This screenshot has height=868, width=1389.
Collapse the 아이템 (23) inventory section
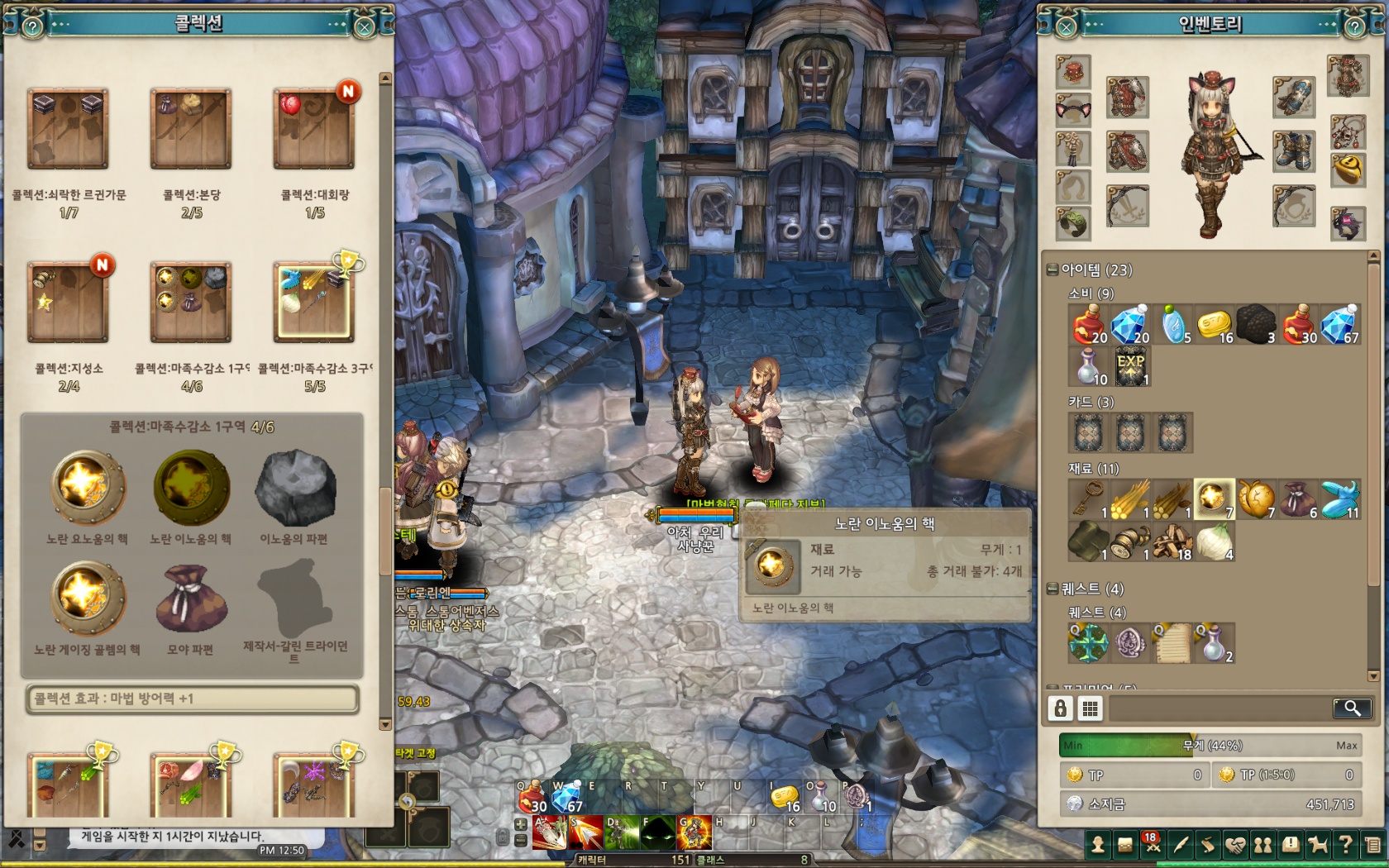point(1052,269)
